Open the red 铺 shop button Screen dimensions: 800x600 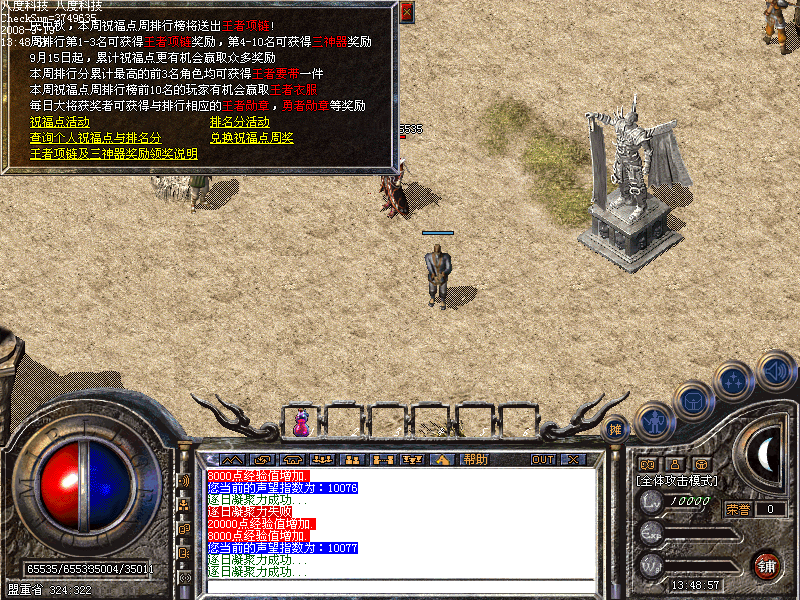pyautogui.click(x=767, y=565)
